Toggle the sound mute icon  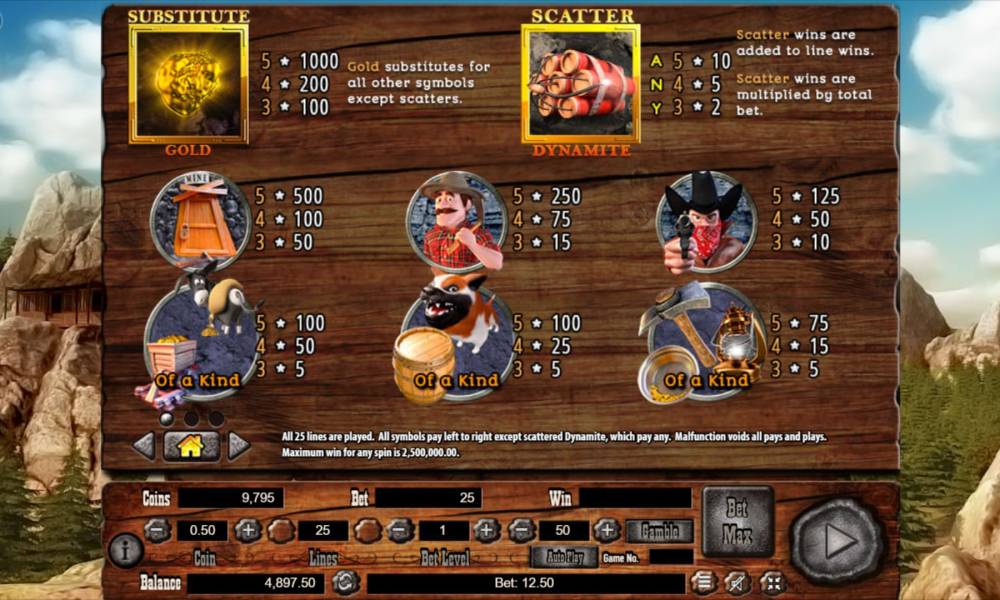(737, 582)
